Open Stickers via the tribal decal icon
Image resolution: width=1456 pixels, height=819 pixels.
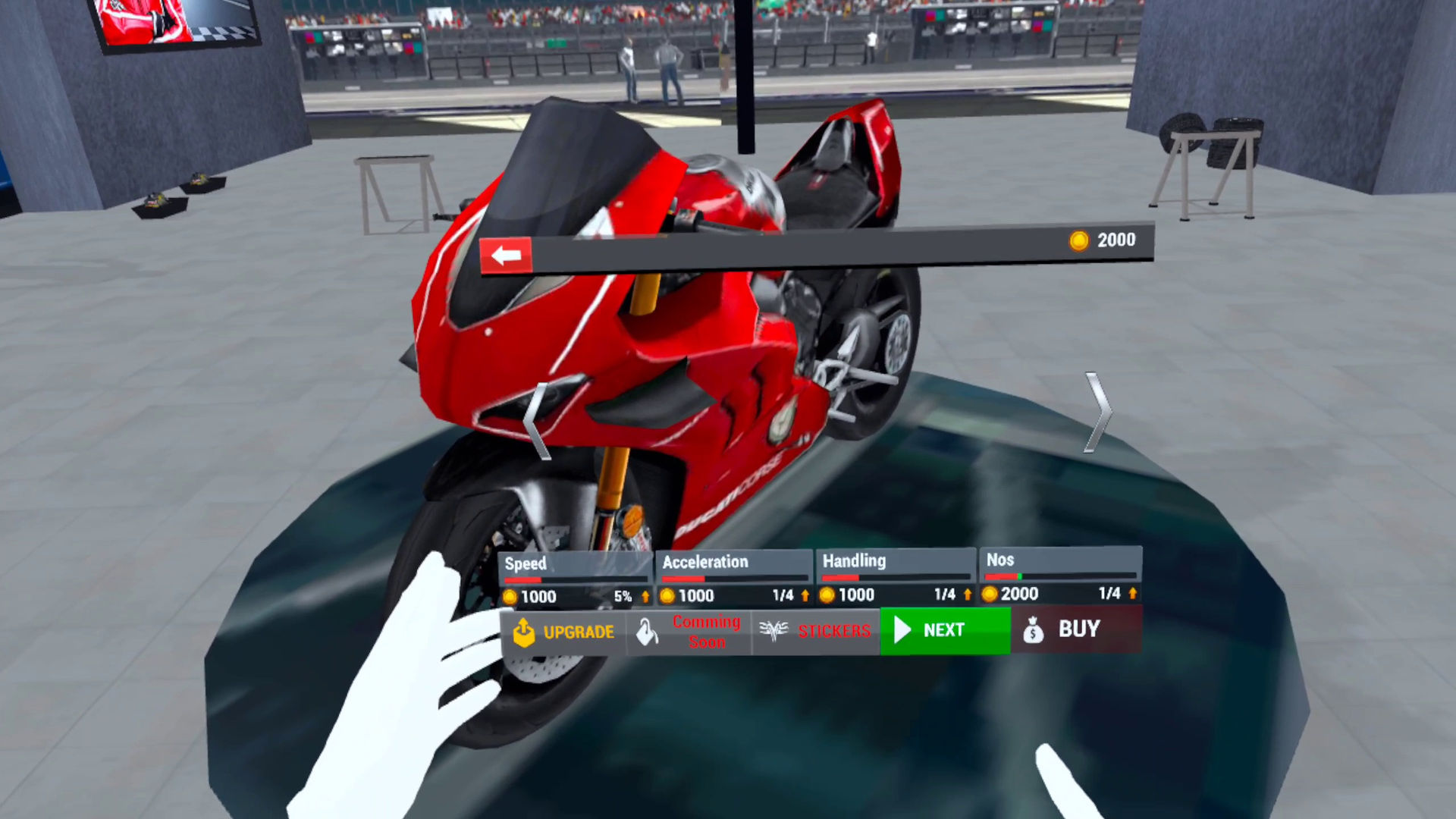[774, 632]
